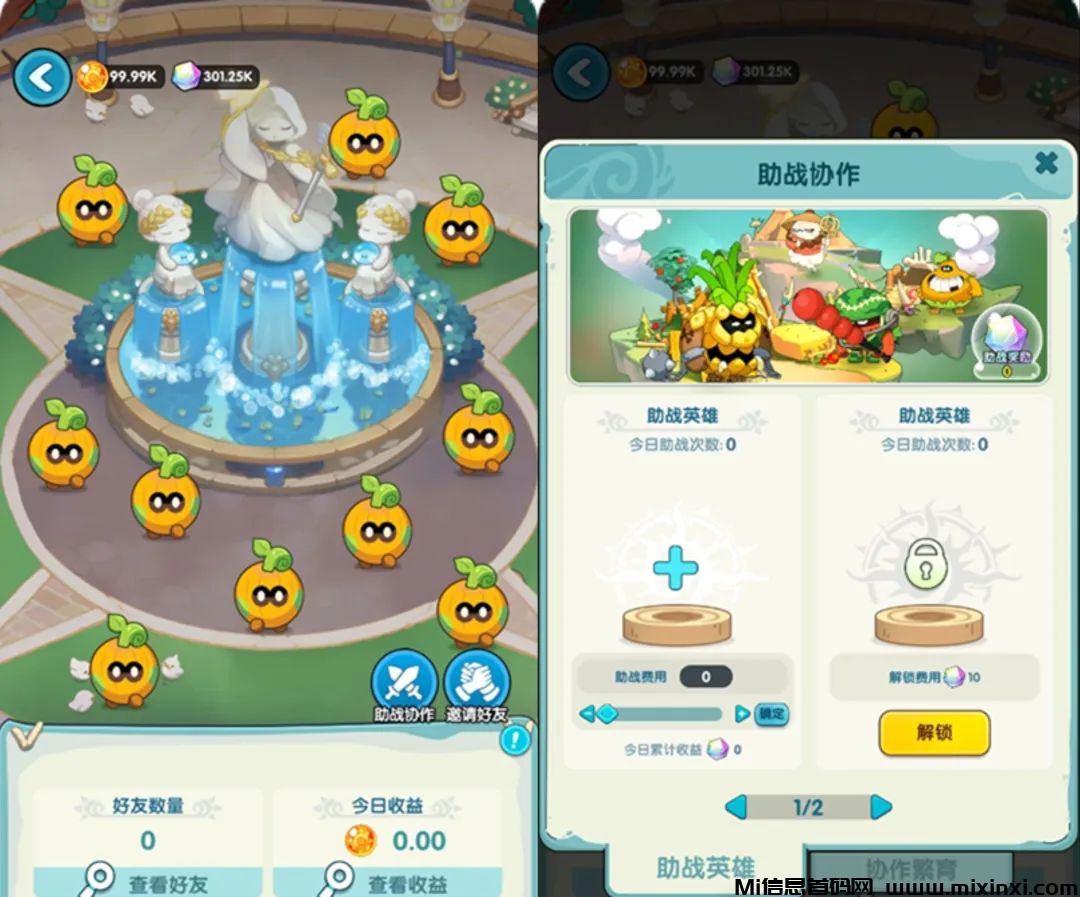Open 查看收益 earnings details
Viewport: 1080px width, 897px height.
click(386, 883)
